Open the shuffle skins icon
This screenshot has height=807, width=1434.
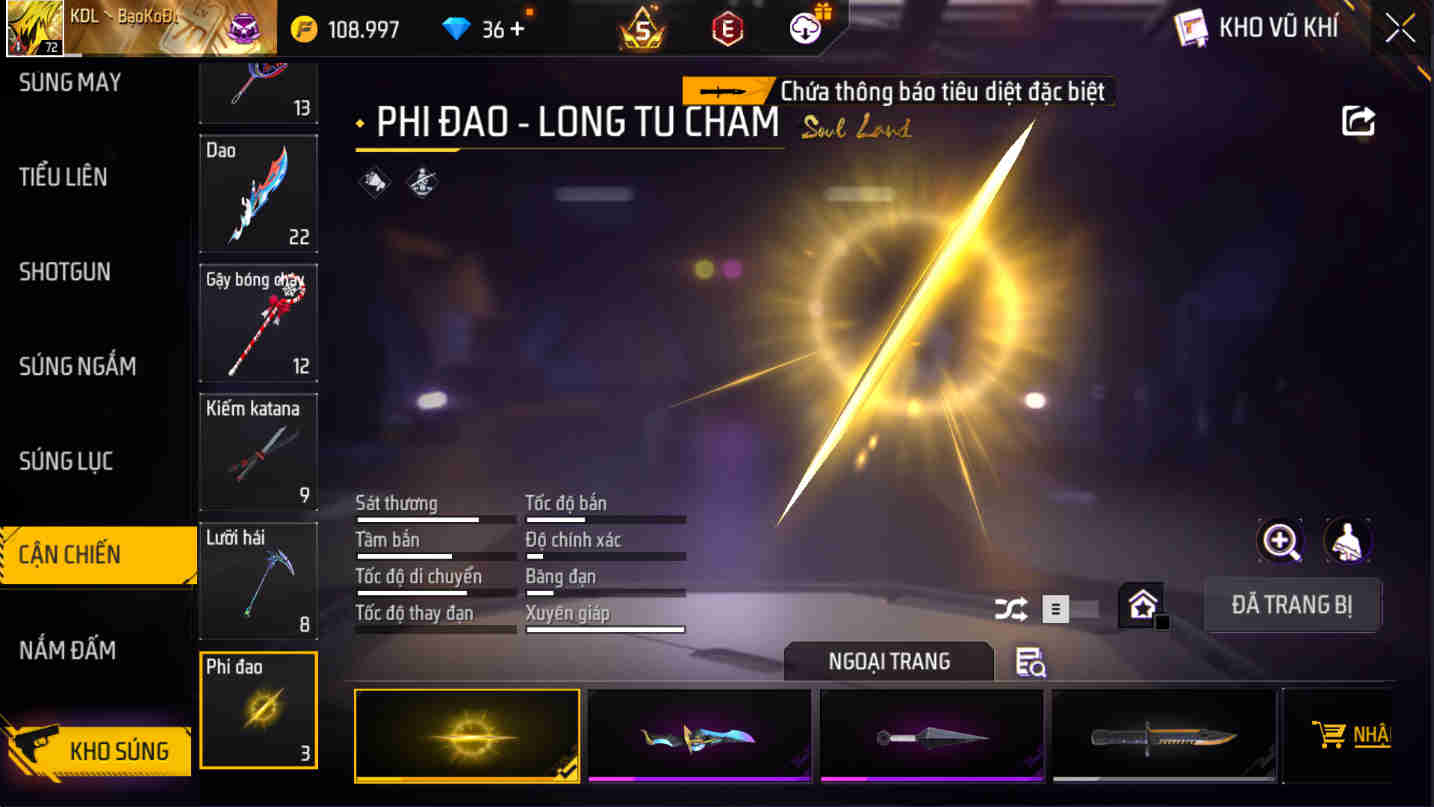[x=1010, y=609]
